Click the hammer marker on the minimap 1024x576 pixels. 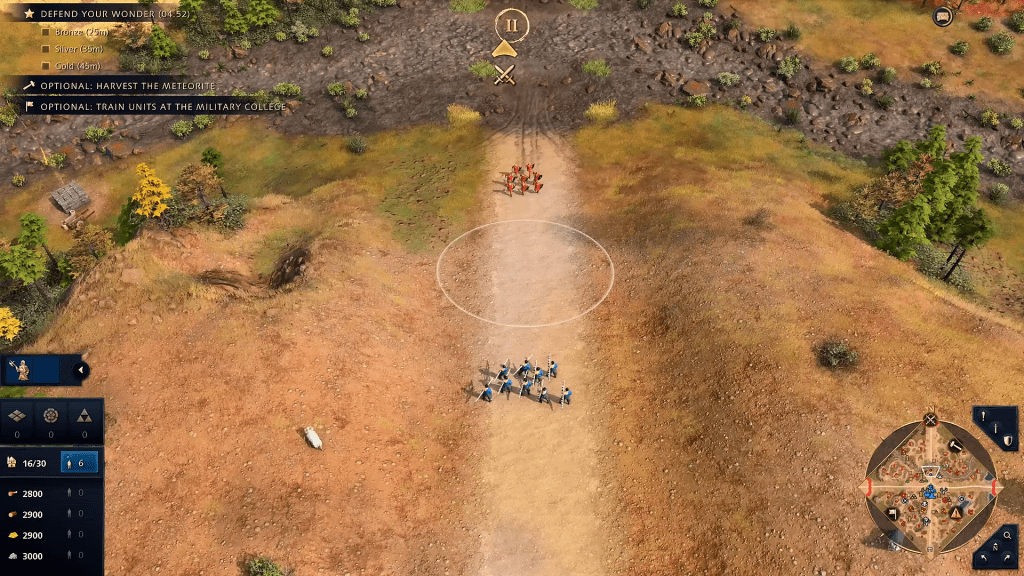(954, 446)
